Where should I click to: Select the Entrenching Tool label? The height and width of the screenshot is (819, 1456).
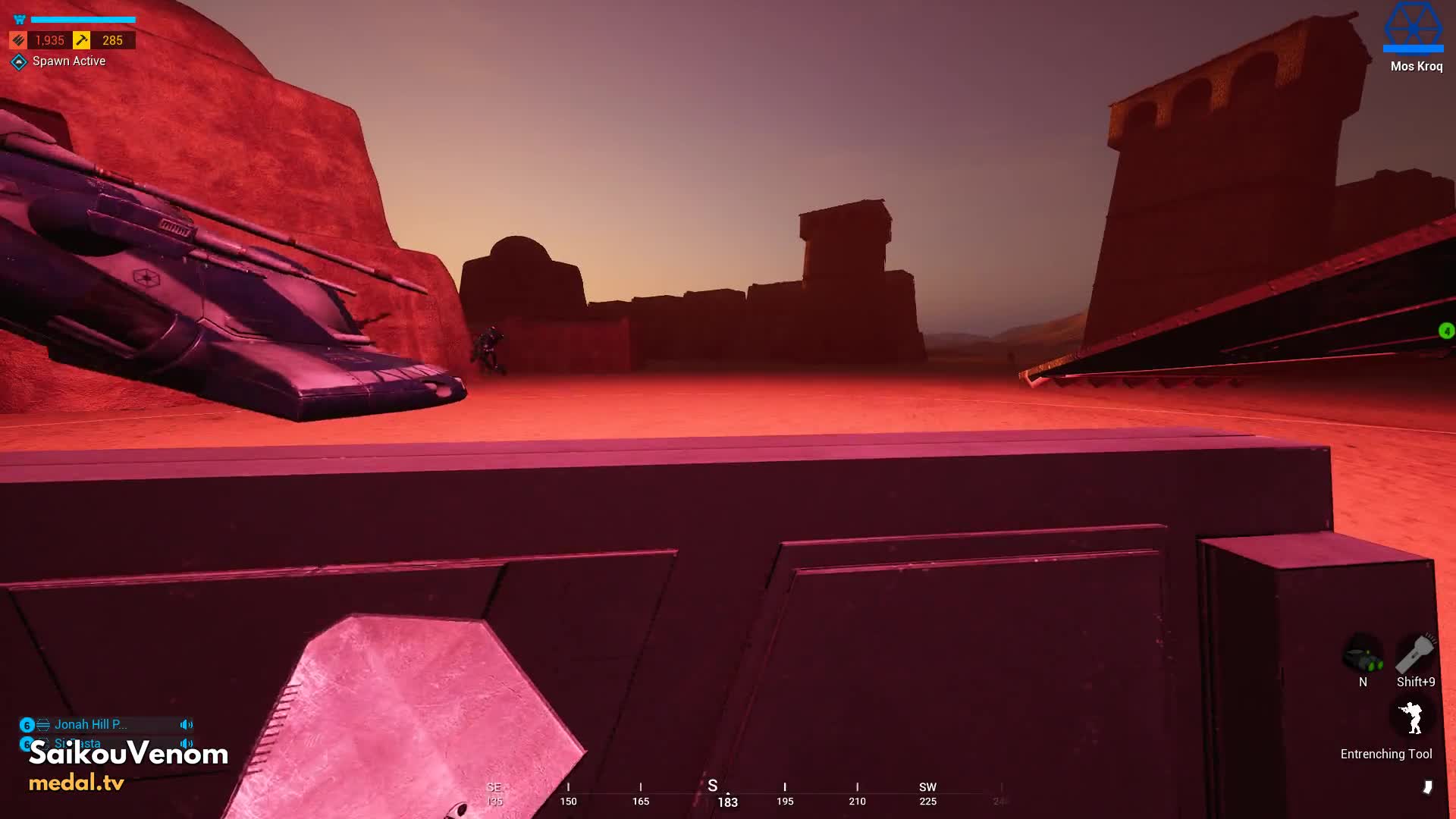pyautogui.click(x=1385, y=754)
